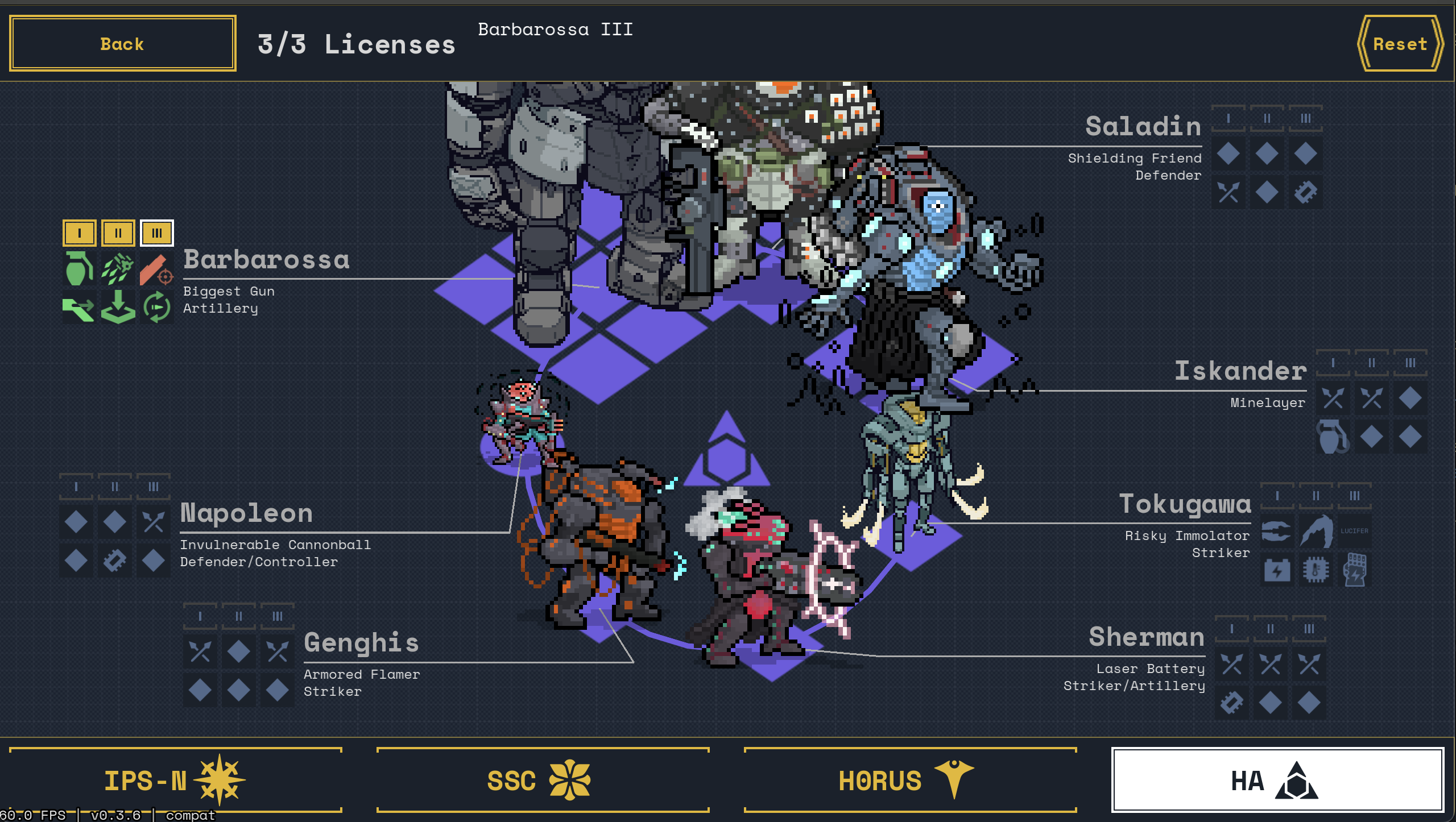Screen dimensions: 1456x822
Task: Select the red siege cannon targeting icon for Barbarossa
Action: 156,269
